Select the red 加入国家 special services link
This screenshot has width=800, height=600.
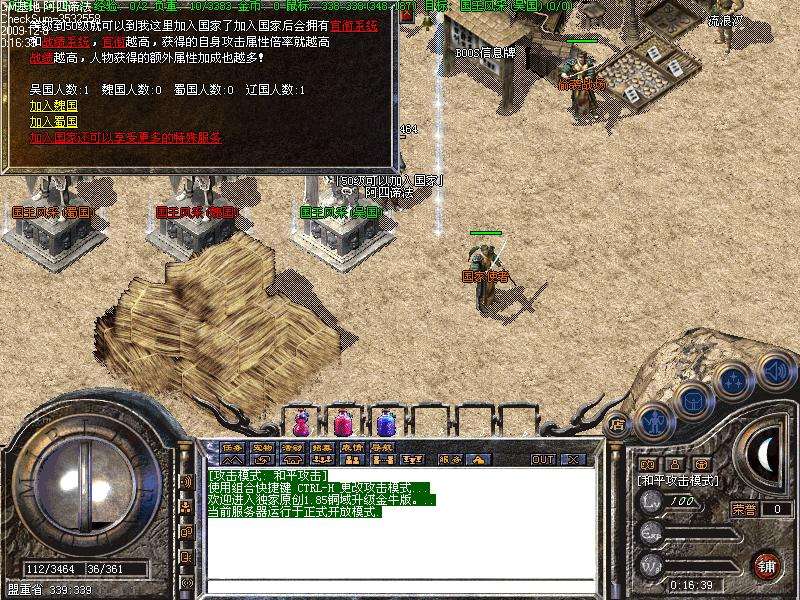pos(125,137)
